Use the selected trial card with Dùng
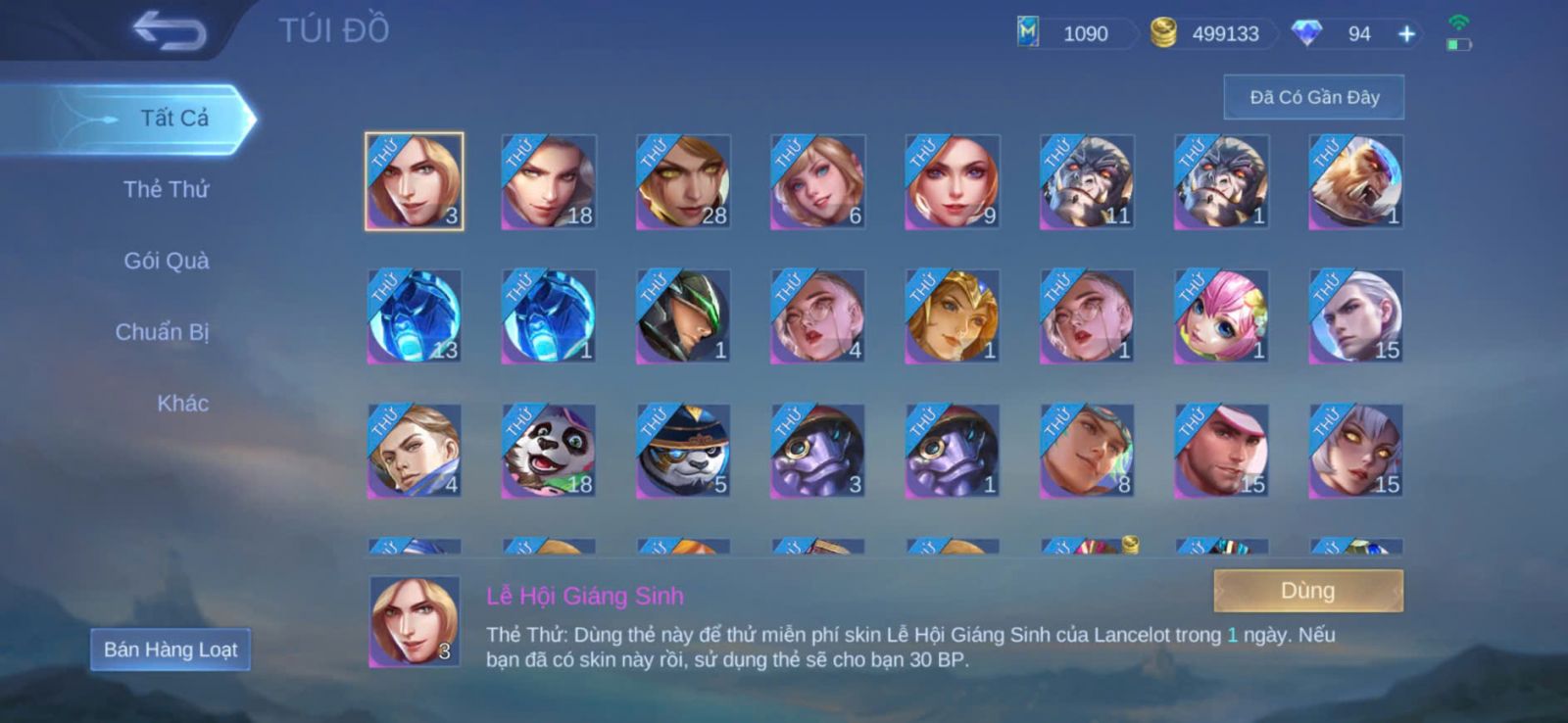Image resolution: width=1568 pixels, height=723 pixels. click(x=1307, y=591)
